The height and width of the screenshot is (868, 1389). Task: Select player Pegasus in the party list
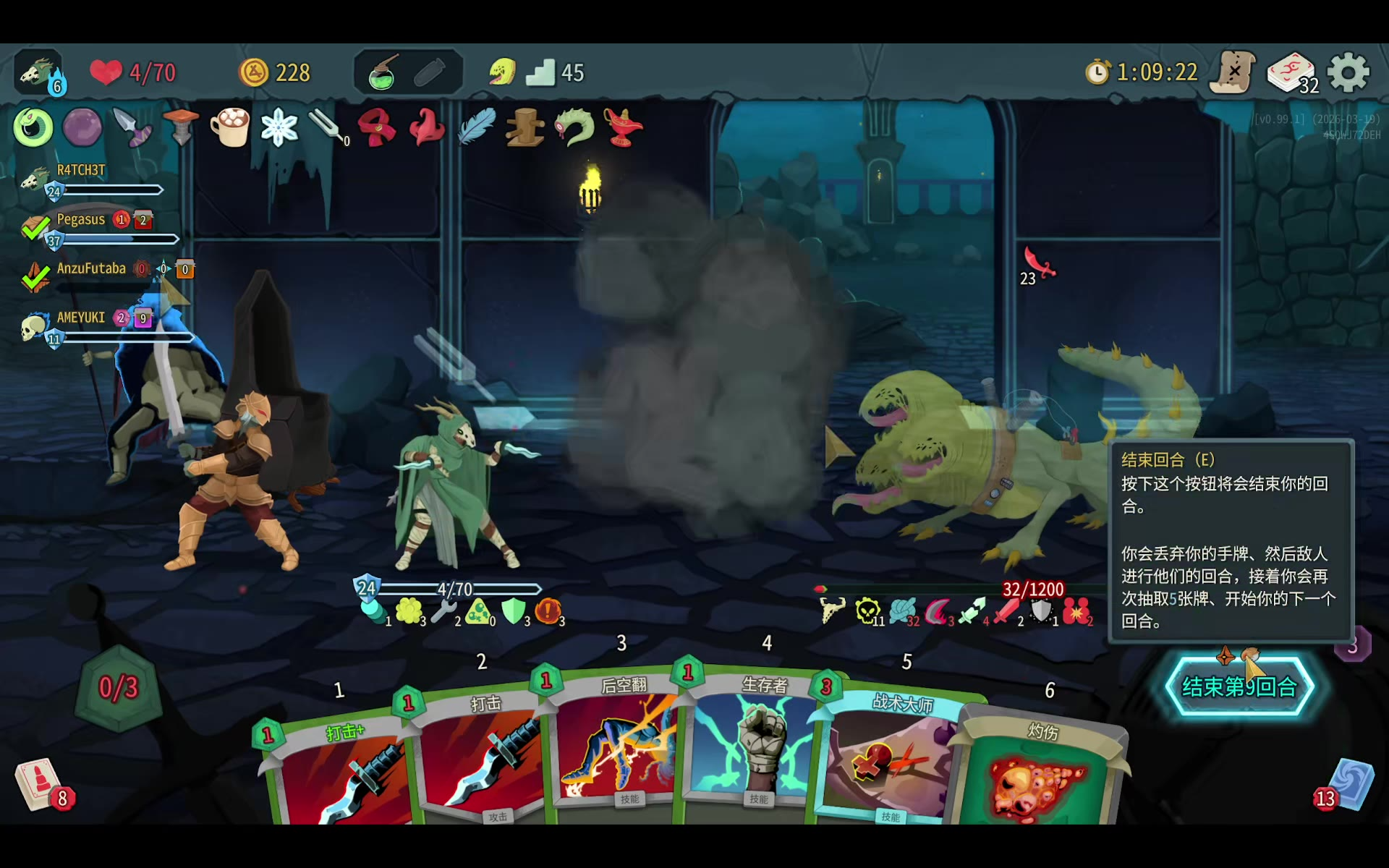click(x=81, y=220)
